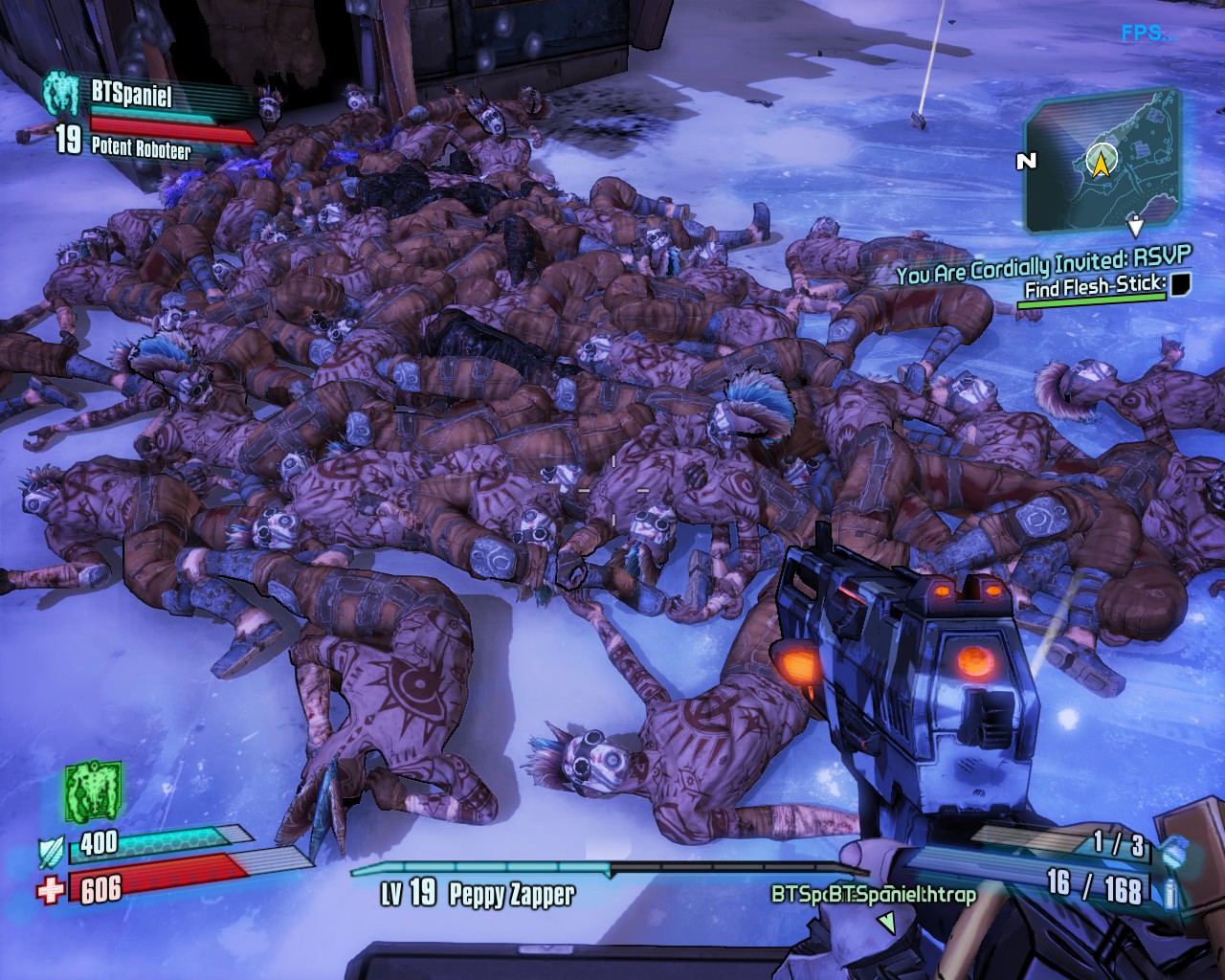Activate the green Deathtrap action skill icon
This screenshot has height=980, width=1225.
tap(92, 792)
